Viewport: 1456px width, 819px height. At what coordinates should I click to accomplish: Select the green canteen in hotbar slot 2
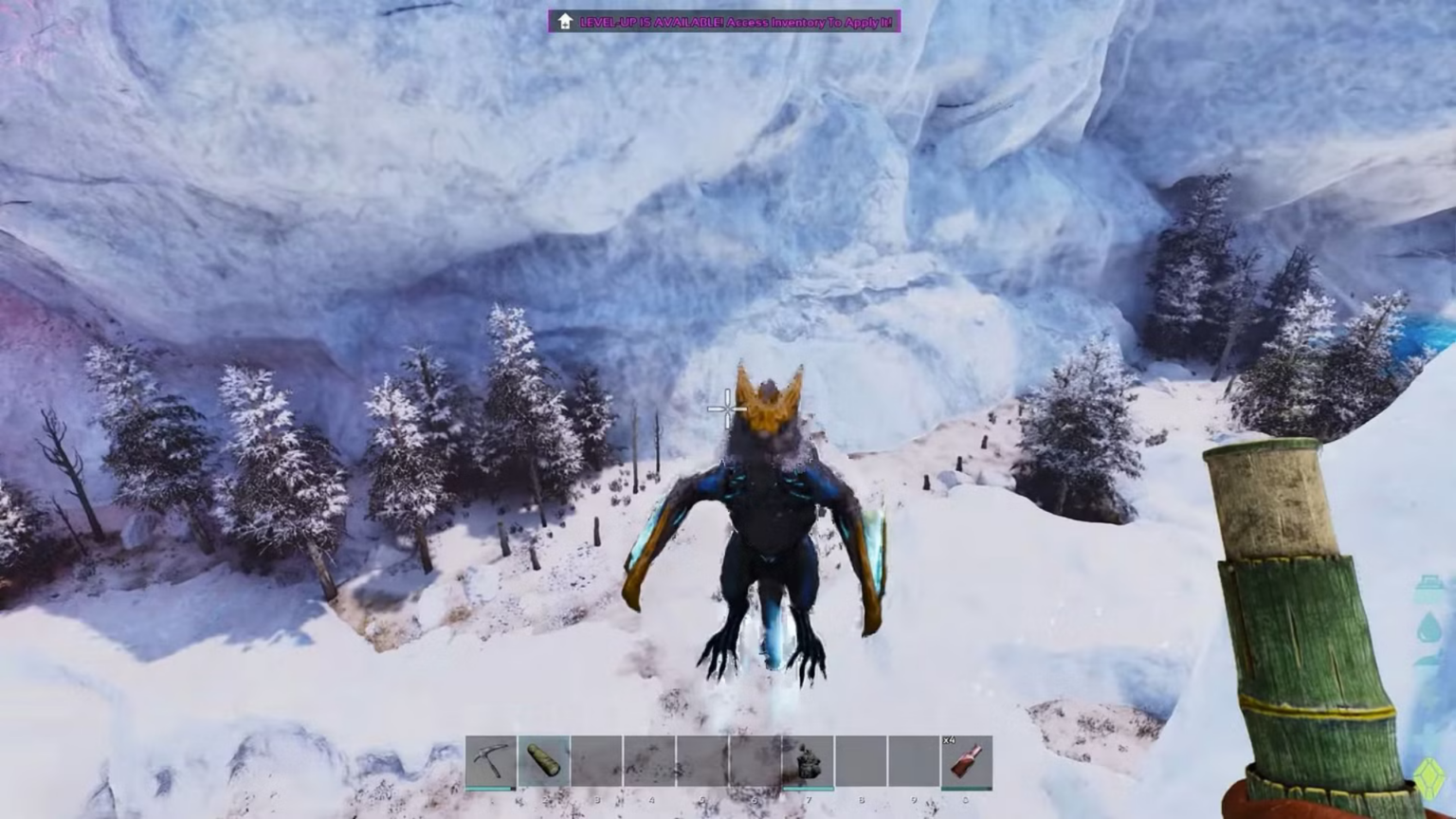pyautogui.click(x=543, y=758)
